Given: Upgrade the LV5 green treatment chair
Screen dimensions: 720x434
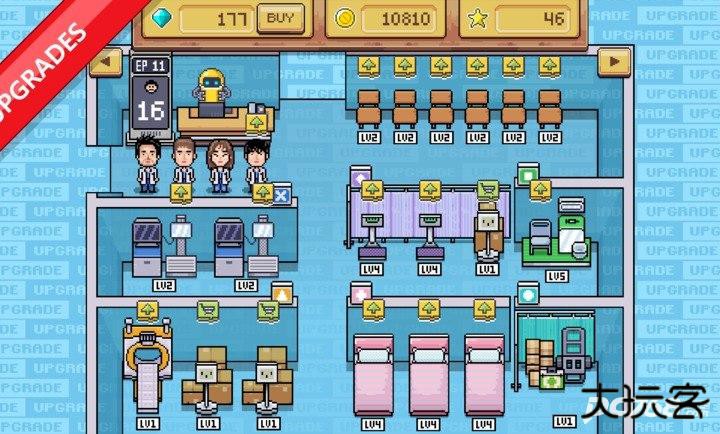Looking at the screenshot, I should (541, 189).
